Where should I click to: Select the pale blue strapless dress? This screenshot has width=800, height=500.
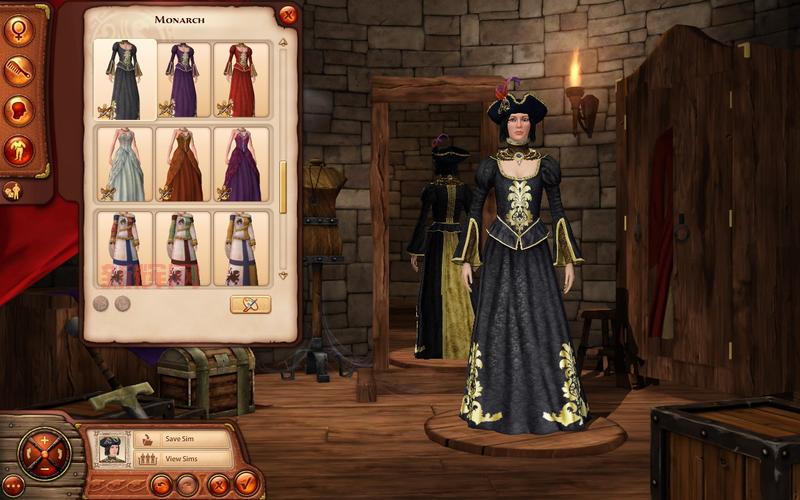point(125,164)
